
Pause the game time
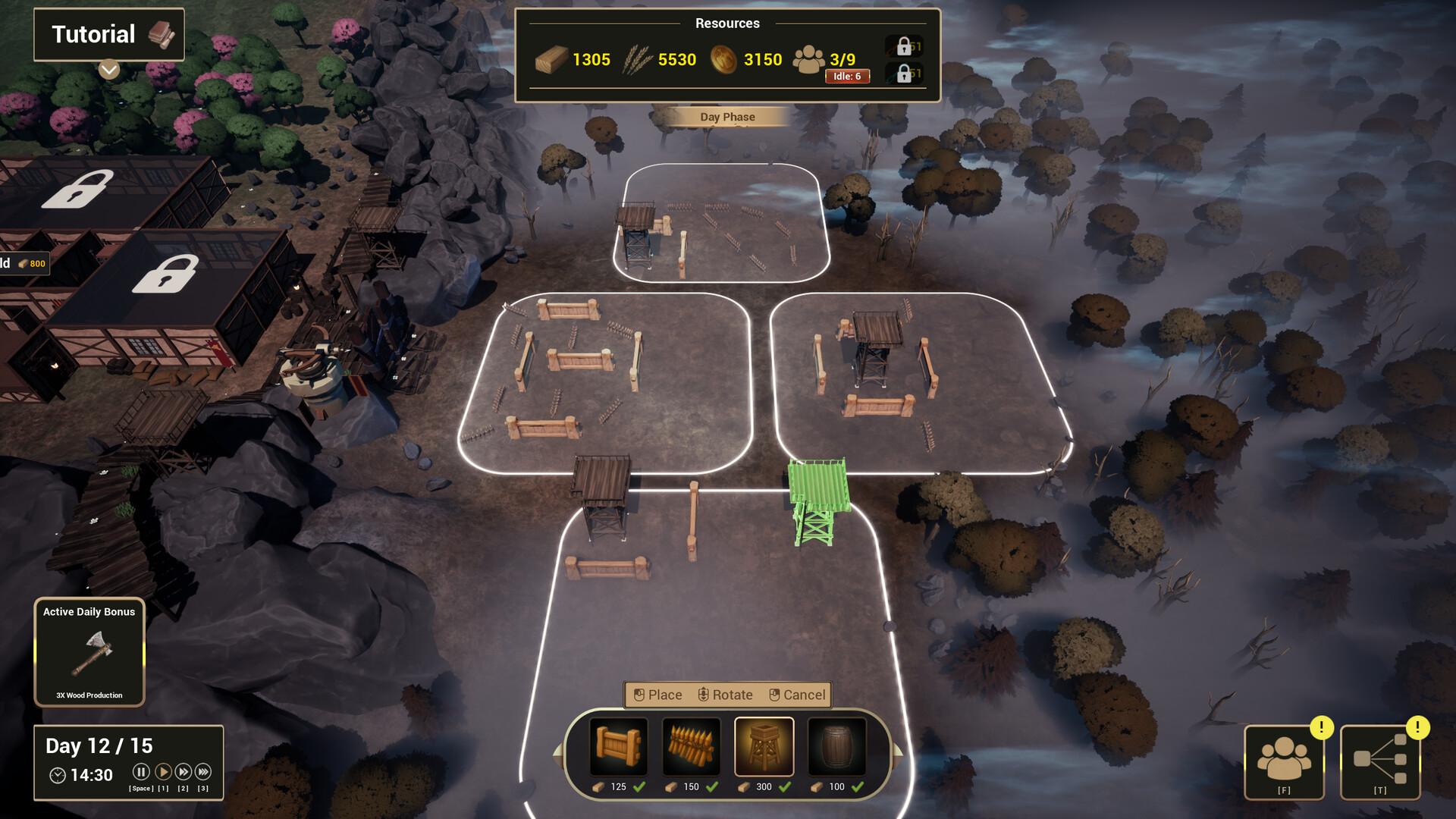141,772
